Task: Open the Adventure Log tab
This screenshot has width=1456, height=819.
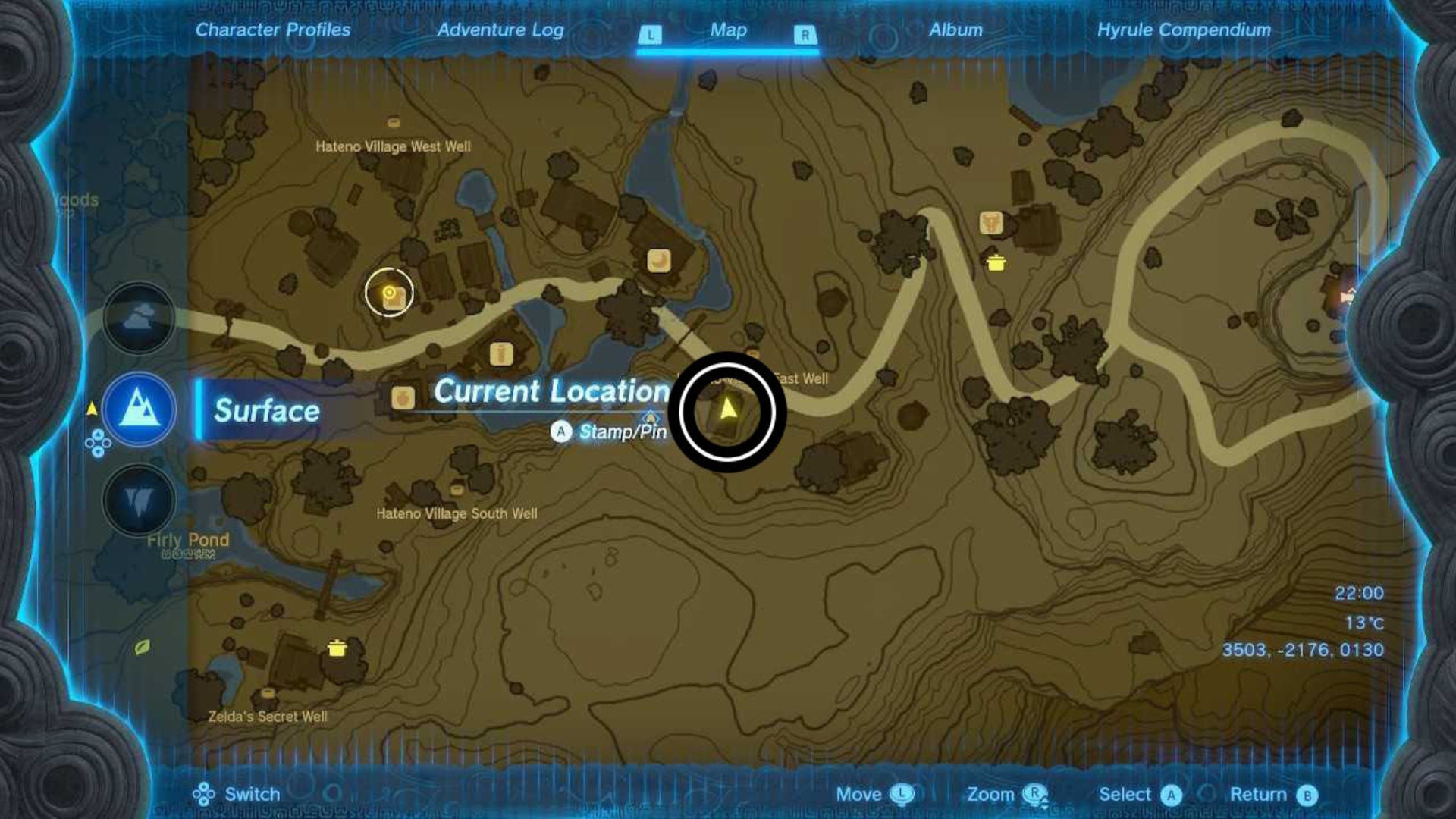Action: coord(500,30)
